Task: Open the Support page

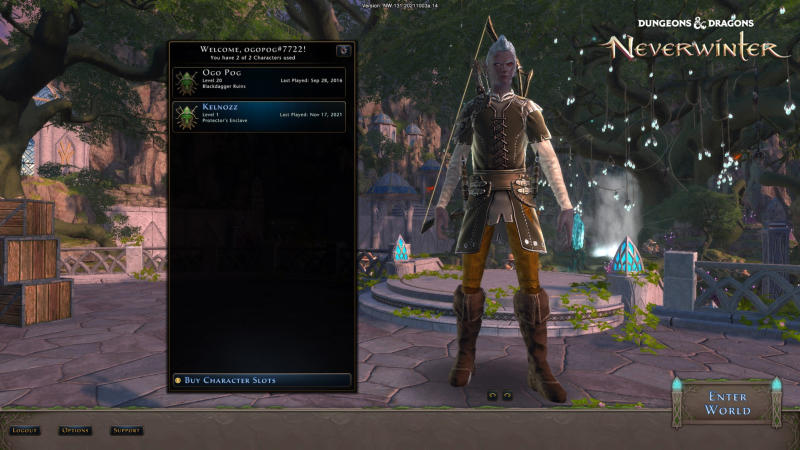Action: pos(126,431)
